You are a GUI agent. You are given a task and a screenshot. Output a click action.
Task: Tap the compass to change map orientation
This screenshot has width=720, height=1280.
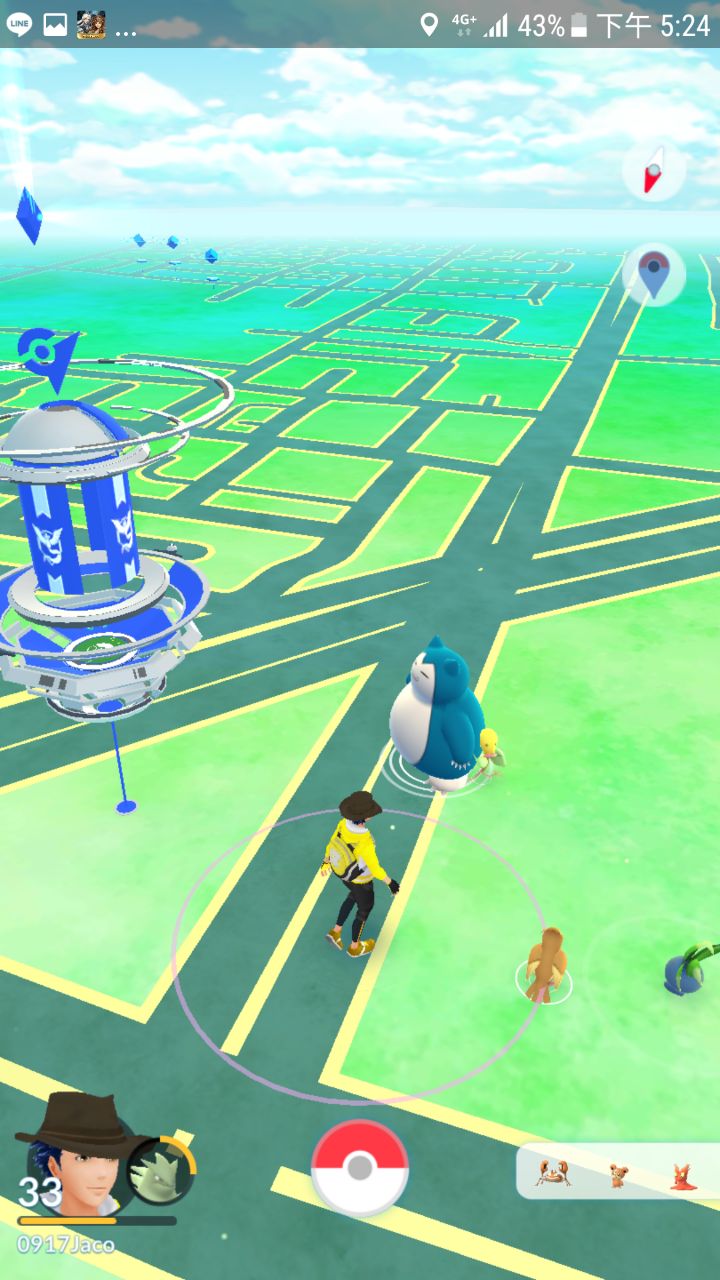[653, 172]
